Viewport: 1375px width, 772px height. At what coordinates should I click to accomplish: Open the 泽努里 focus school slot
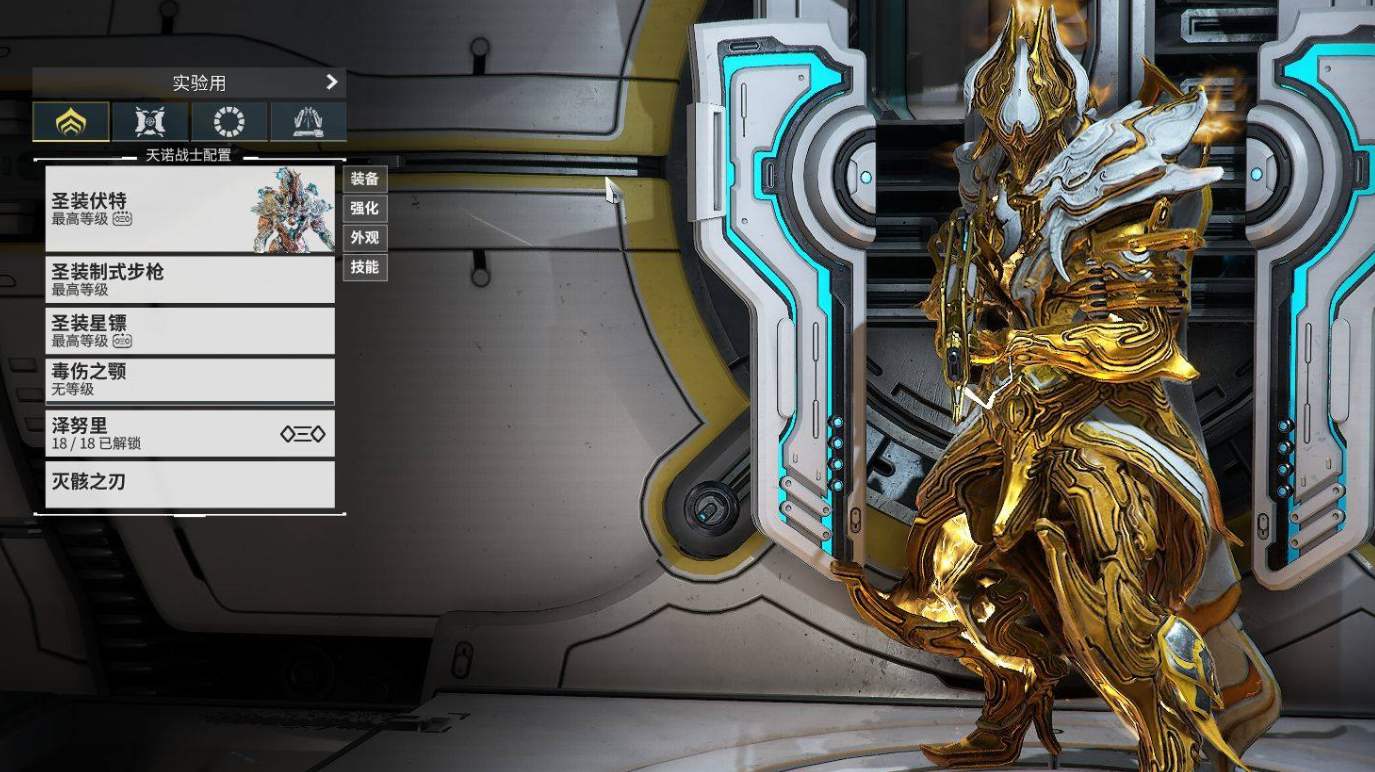pos(190,433)
